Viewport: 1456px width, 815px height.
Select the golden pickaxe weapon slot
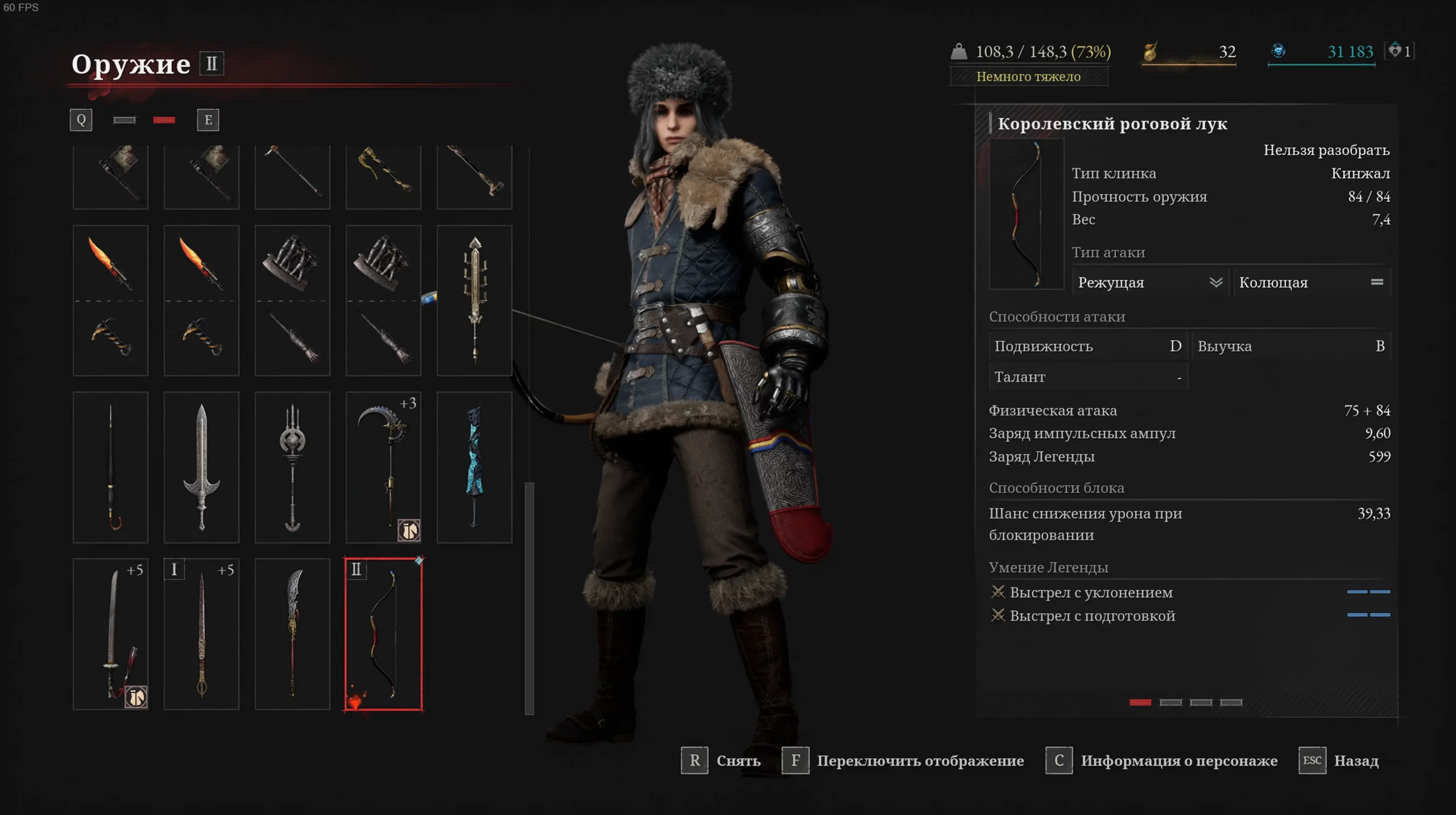[x=383, y=176]
